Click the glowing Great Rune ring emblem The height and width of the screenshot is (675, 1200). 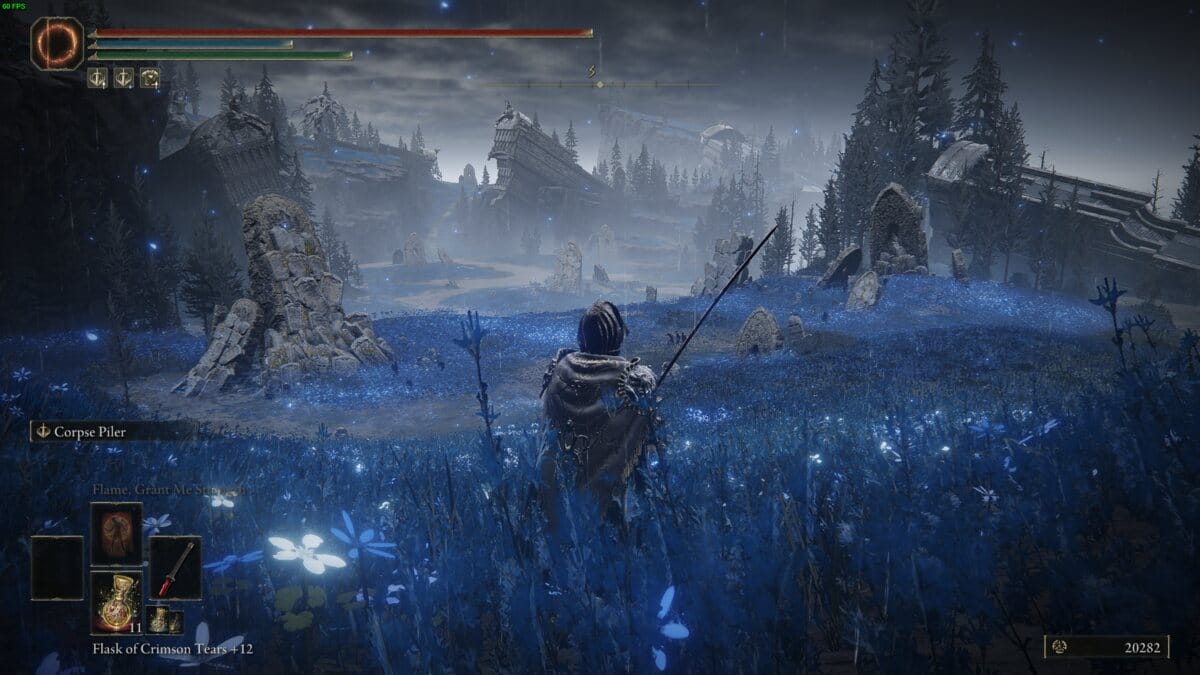coord(56,44)
